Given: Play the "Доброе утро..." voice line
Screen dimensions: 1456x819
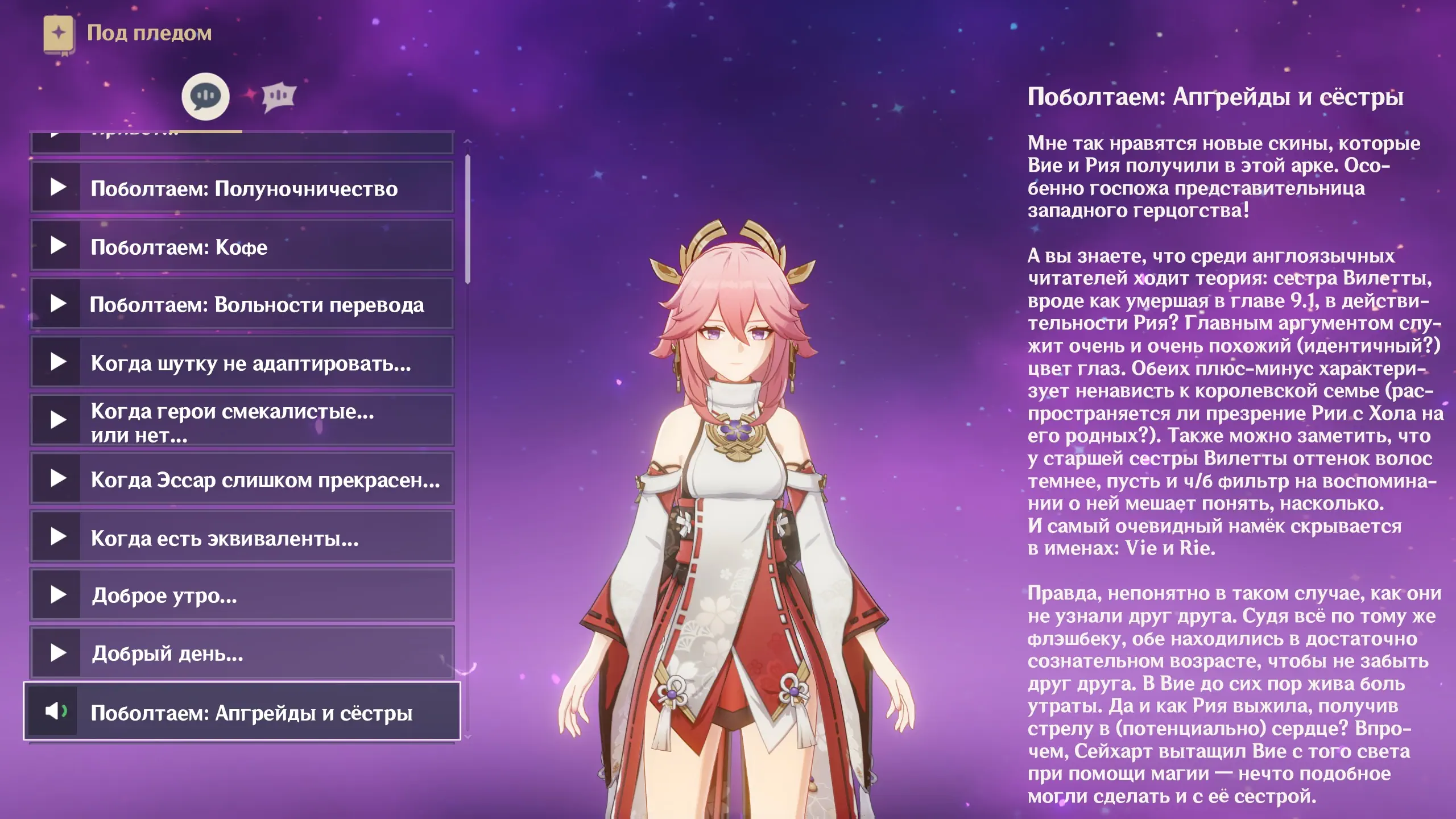Looking at the screenshot, I should (x=242, y=595).
